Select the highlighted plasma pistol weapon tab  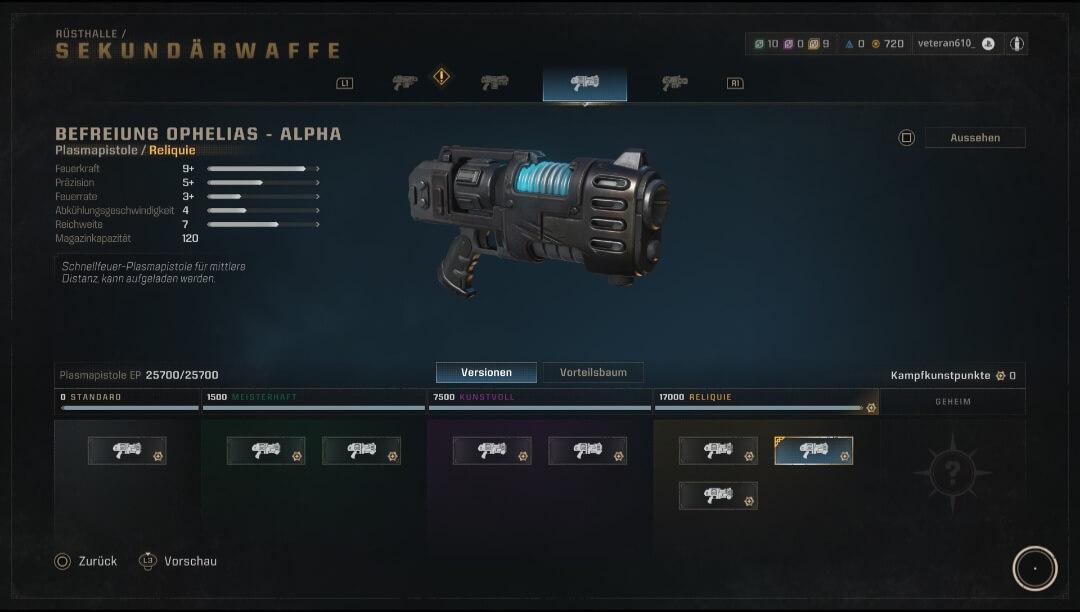[585, 83]
